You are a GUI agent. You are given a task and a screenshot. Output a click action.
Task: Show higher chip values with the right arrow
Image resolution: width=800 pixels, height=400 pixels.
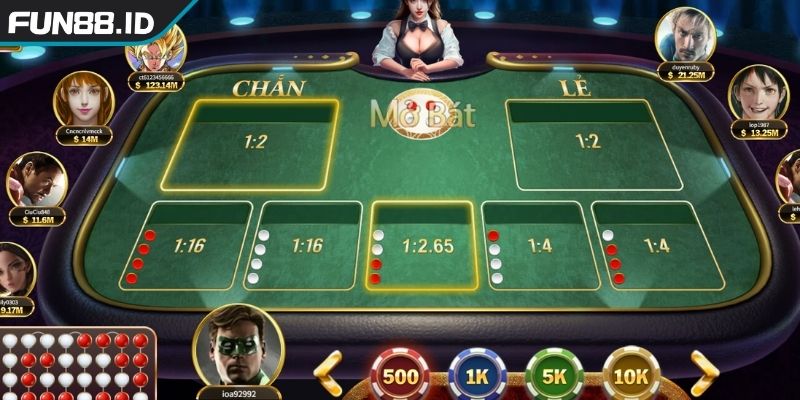click(705, 373)
